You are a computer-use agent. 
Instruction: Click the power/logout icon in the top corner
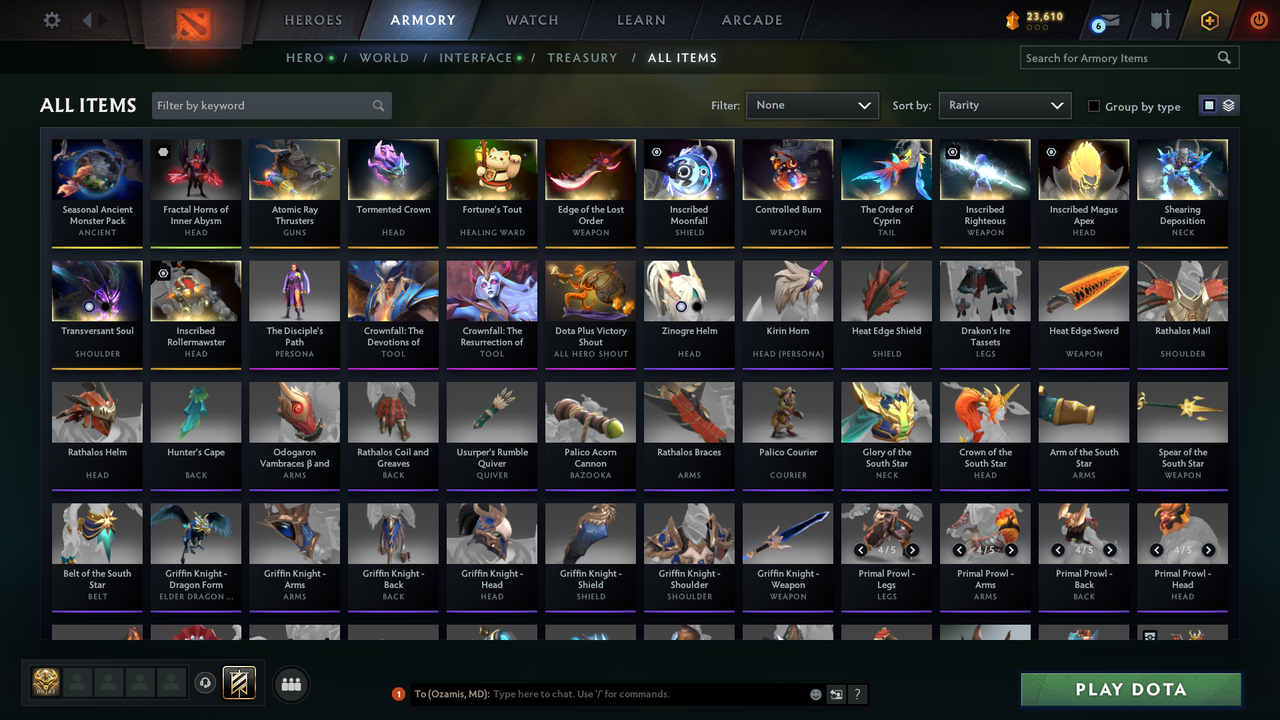(x=1257, y=18)
